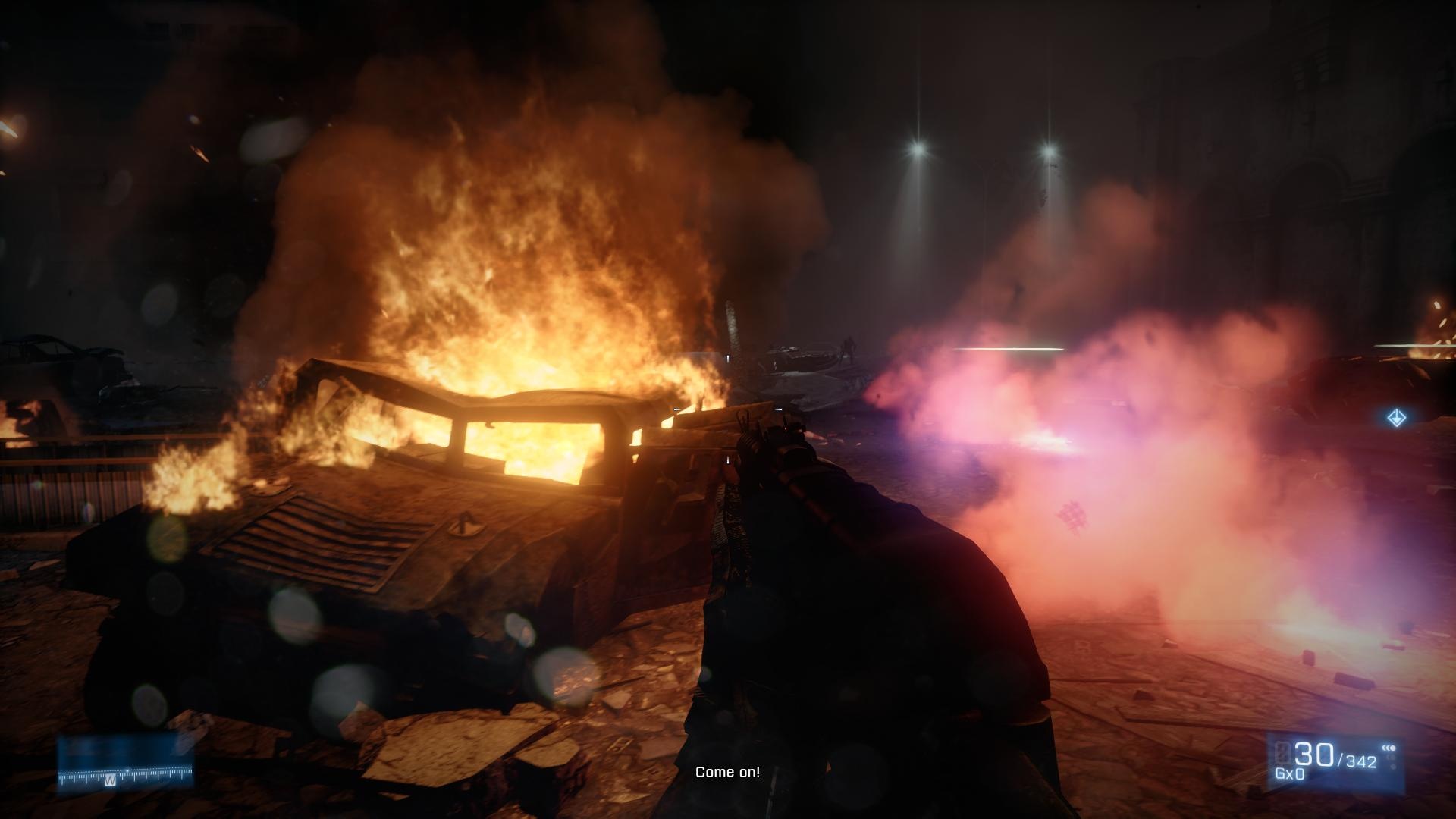This screenshot has height=819, width=1456.
Task: Click the compass heading strip
Action: pos(126,775)
